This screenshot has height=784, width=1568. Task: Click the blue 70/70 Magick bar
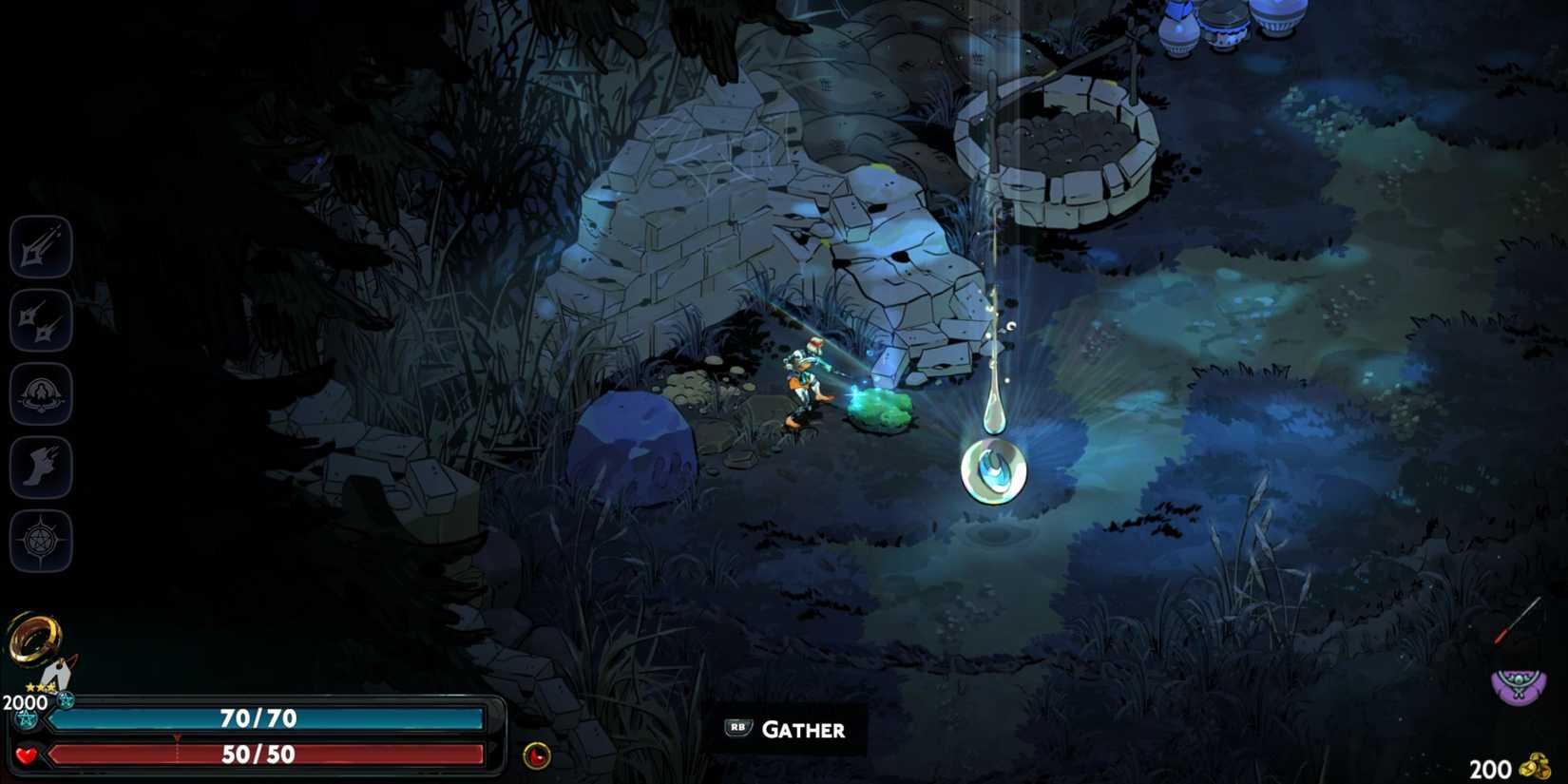pyautogui.click(x=257, y=719)
